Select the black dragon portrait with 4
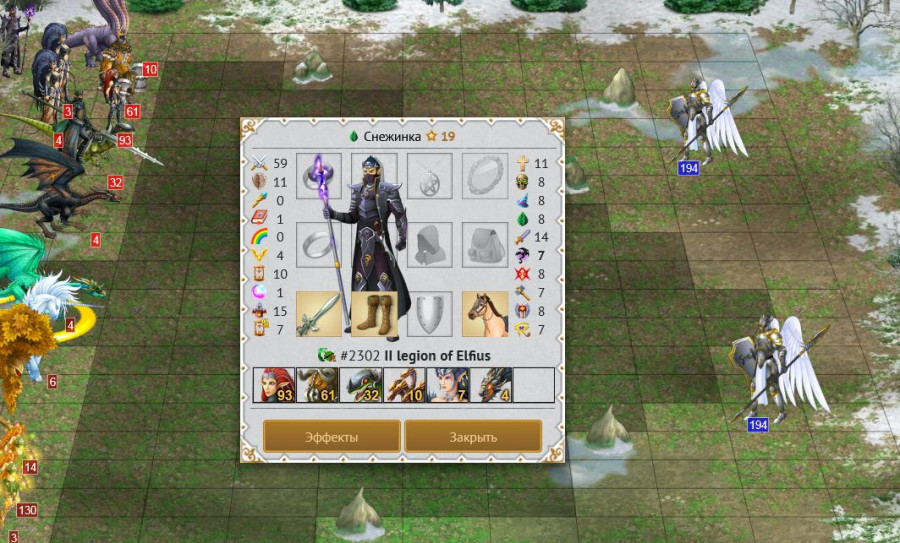The height and width of the screenshot is (543, 900). pos(489,385)
